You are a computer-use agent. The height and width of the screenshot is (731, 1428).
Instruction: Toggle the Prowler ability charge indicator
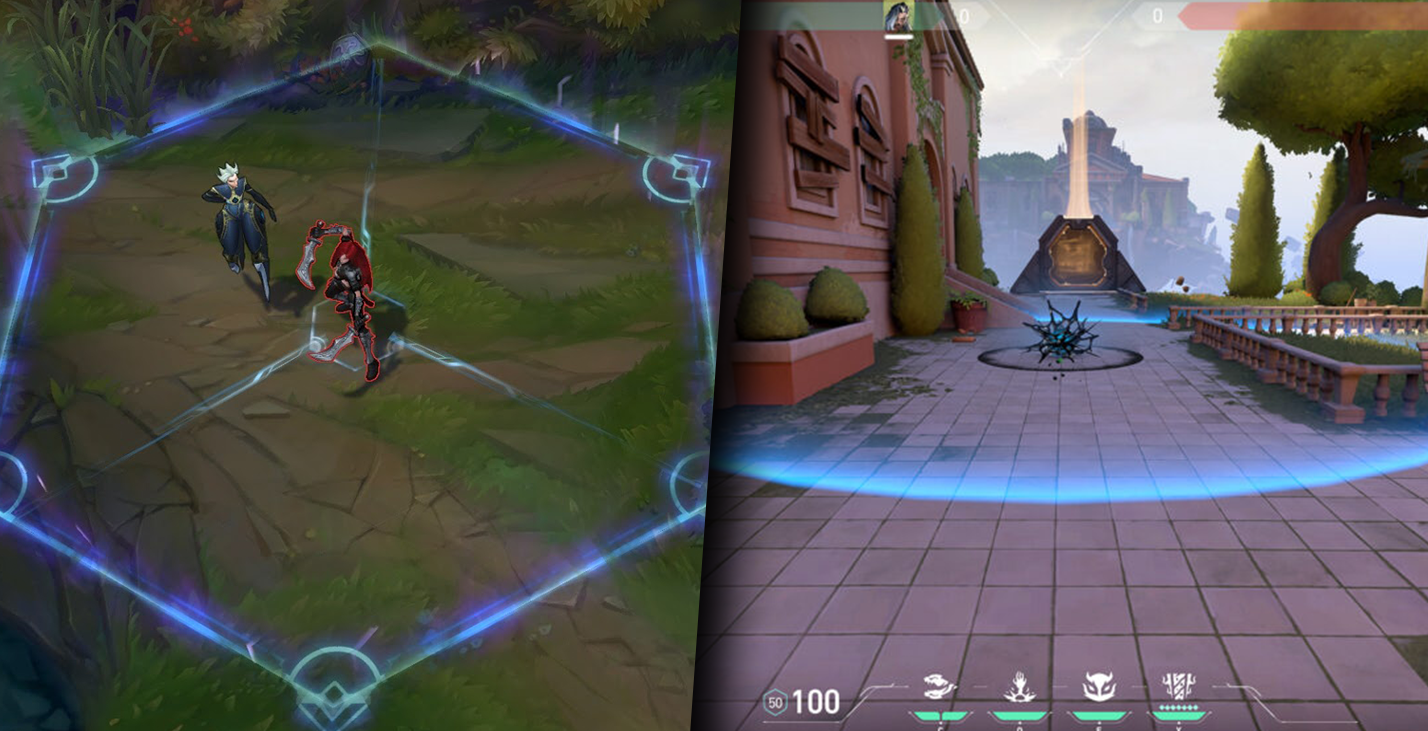tap(940, 713)
